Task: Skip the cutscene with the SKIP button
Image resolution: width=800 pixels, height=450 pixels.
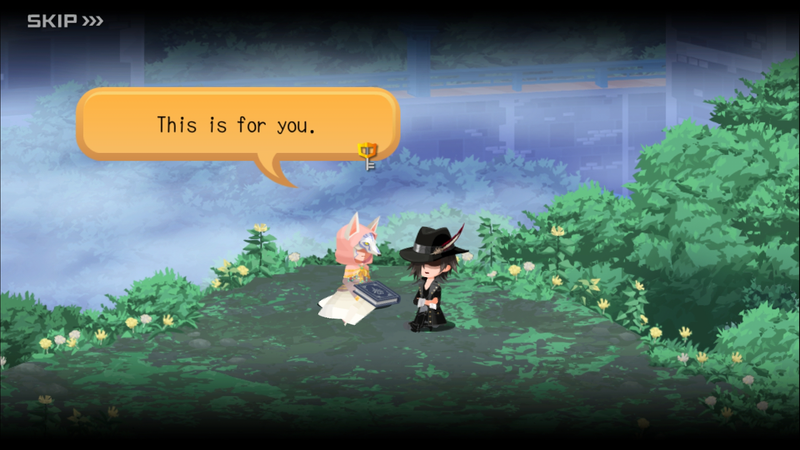Action: [x=64, y=20]
